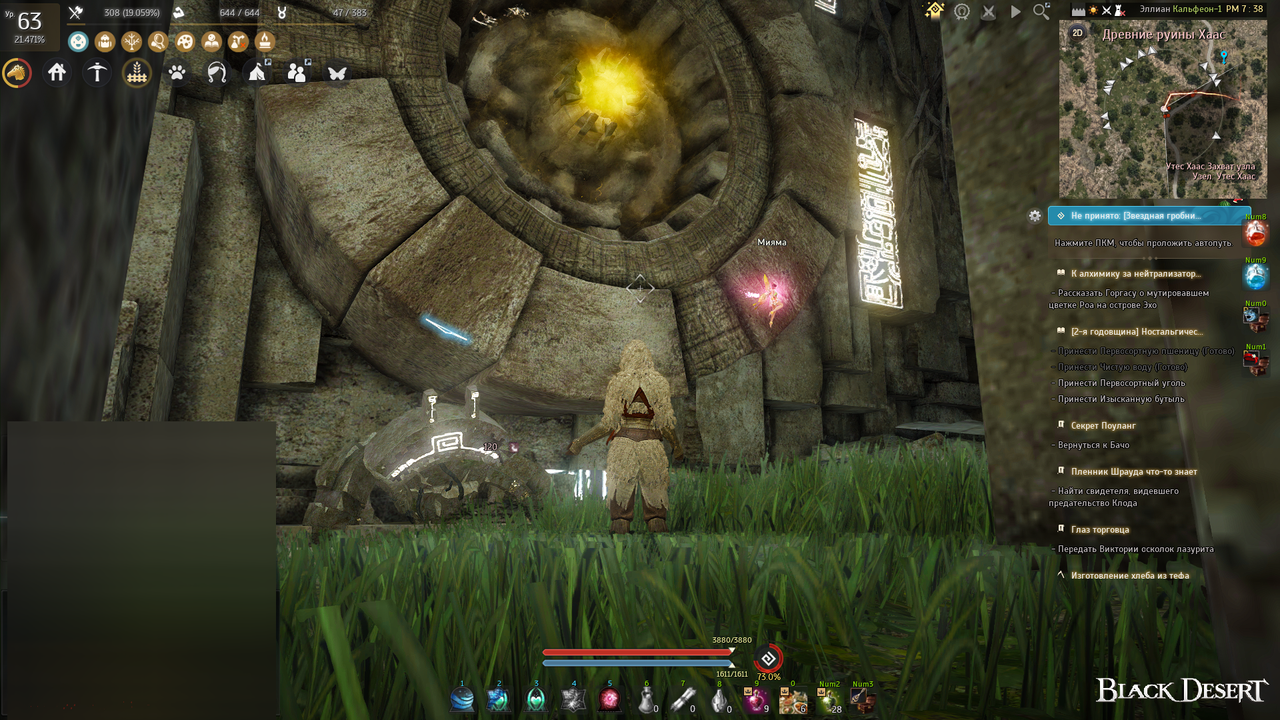Open the worker pickaxe icon
The width and height of the screenshot is (1280, 720).
coord(97,72)
